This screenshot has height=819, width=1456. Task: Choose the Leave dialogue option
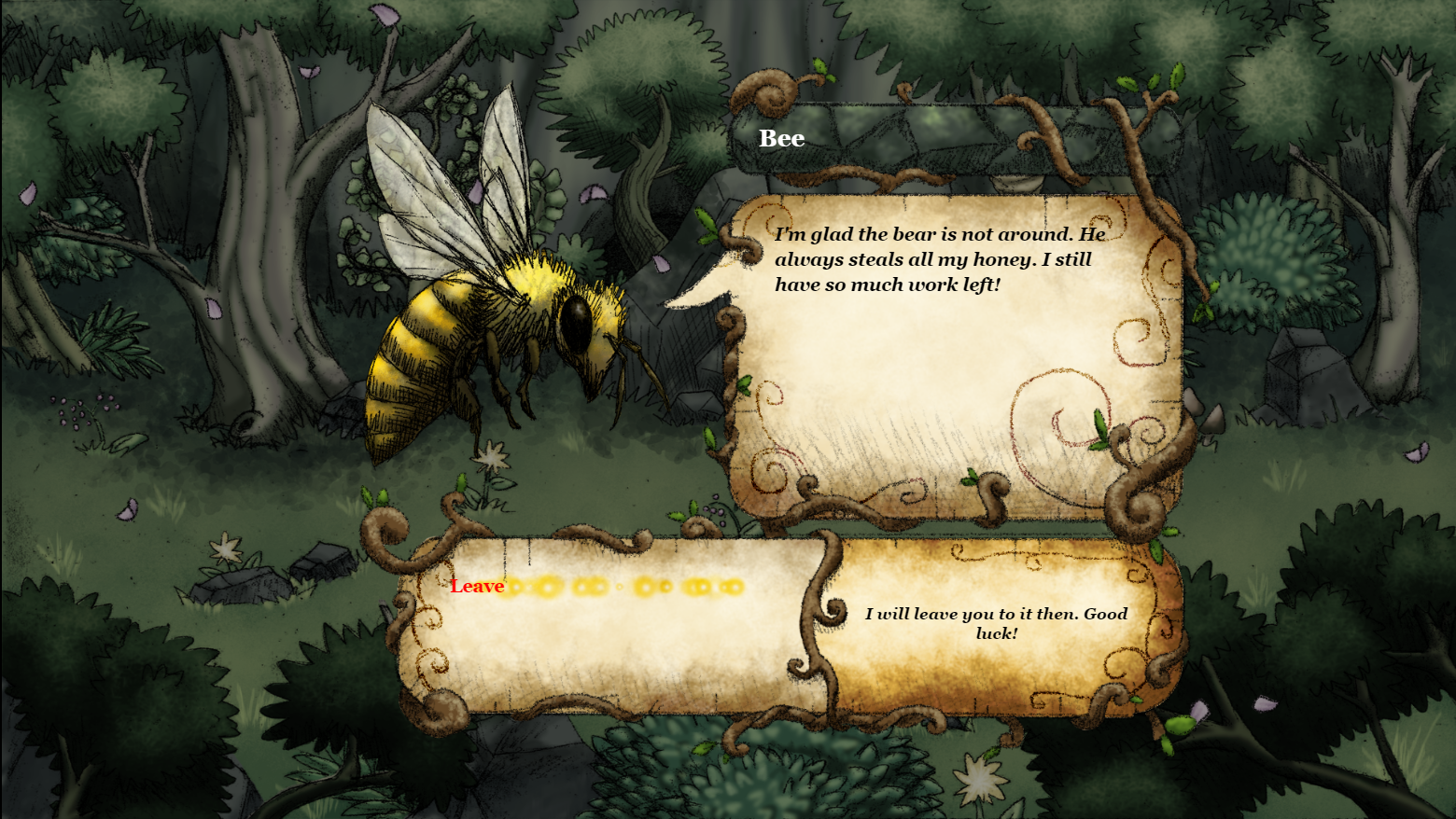[477, 586]
